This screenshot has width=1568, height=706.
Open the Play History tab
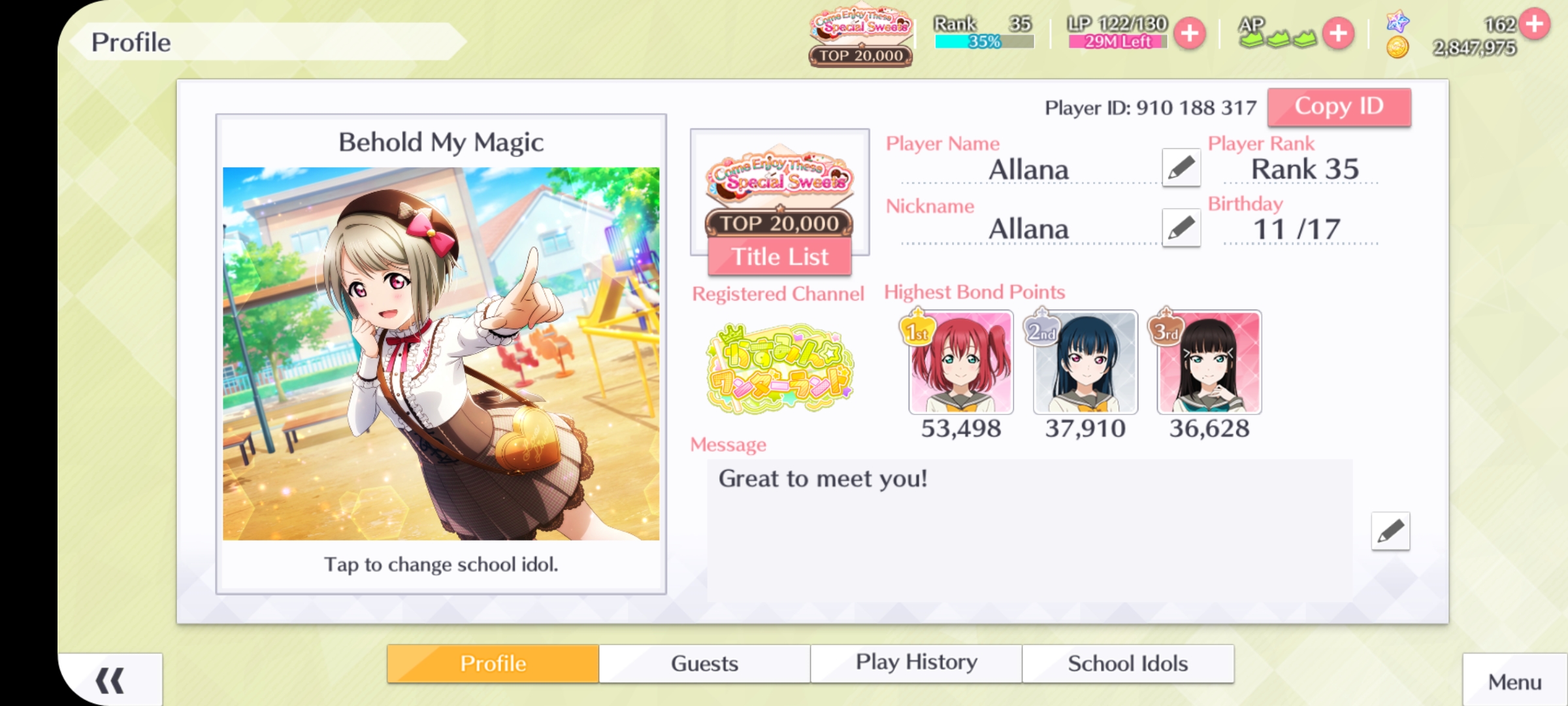[916, 664]
